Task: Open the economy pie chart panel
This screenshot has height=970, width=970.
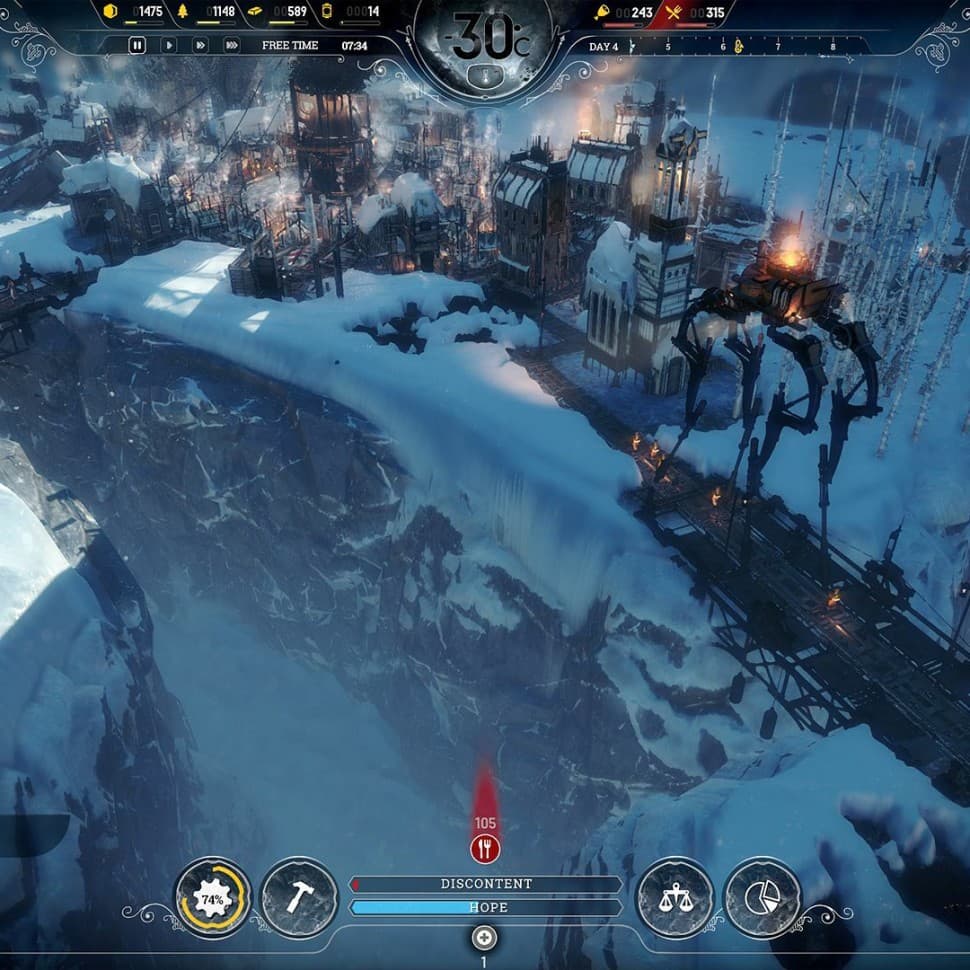Action: coord(762,898)
